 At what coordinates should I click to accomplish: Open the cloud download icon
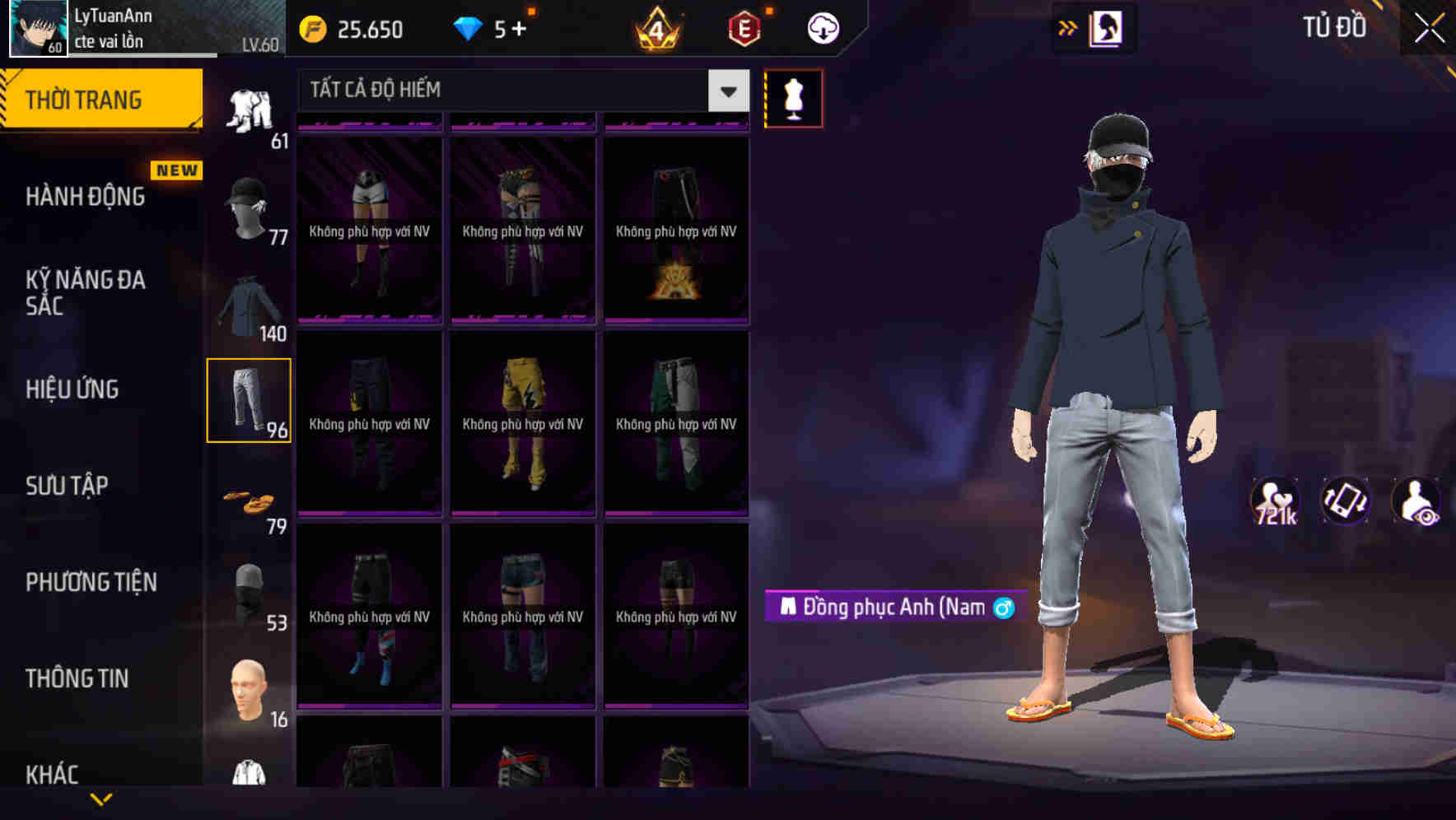click(820, 27)
